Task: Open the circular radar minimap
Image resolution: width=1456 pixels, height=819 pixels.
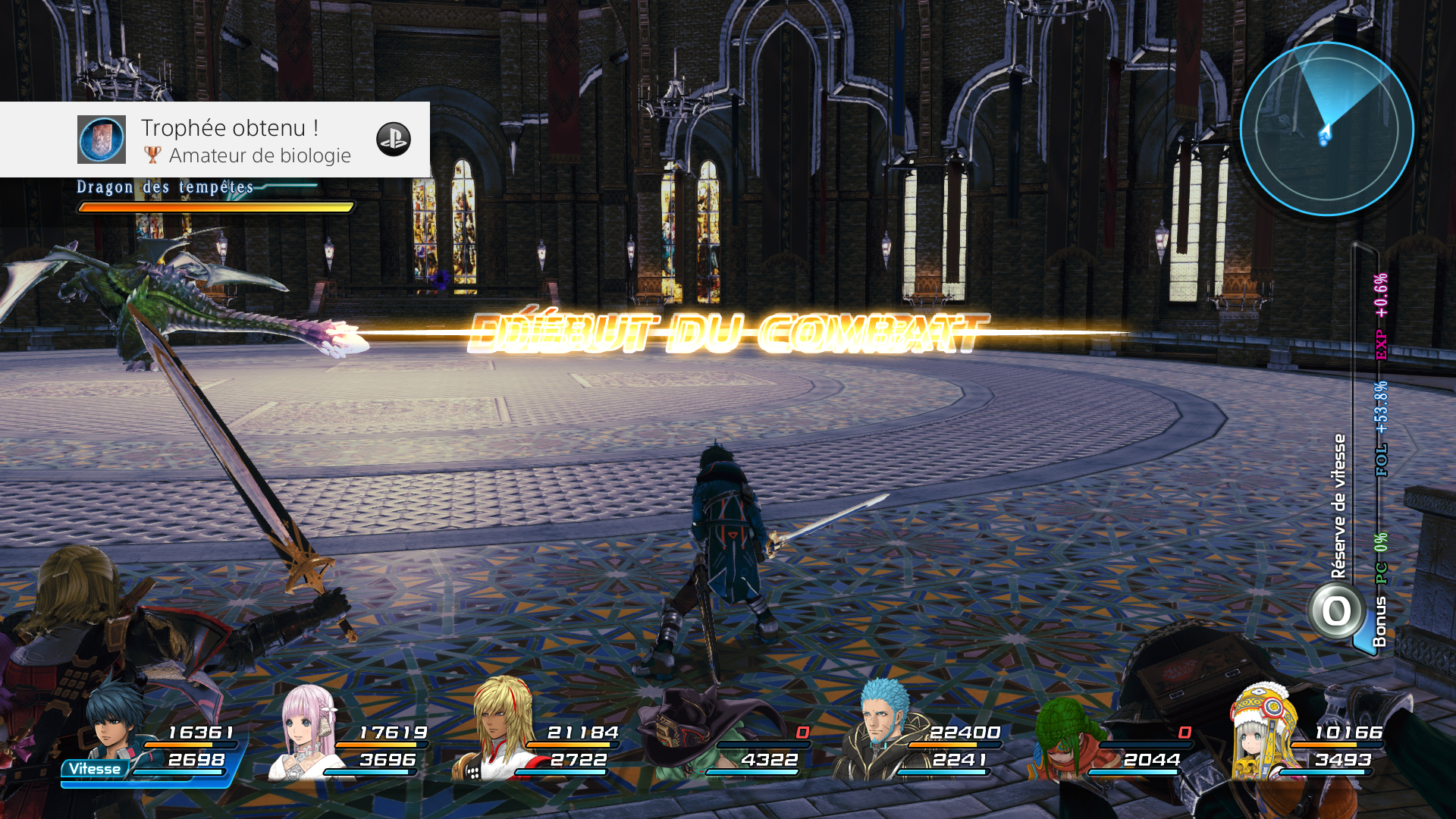Action: pos(1326,129)
